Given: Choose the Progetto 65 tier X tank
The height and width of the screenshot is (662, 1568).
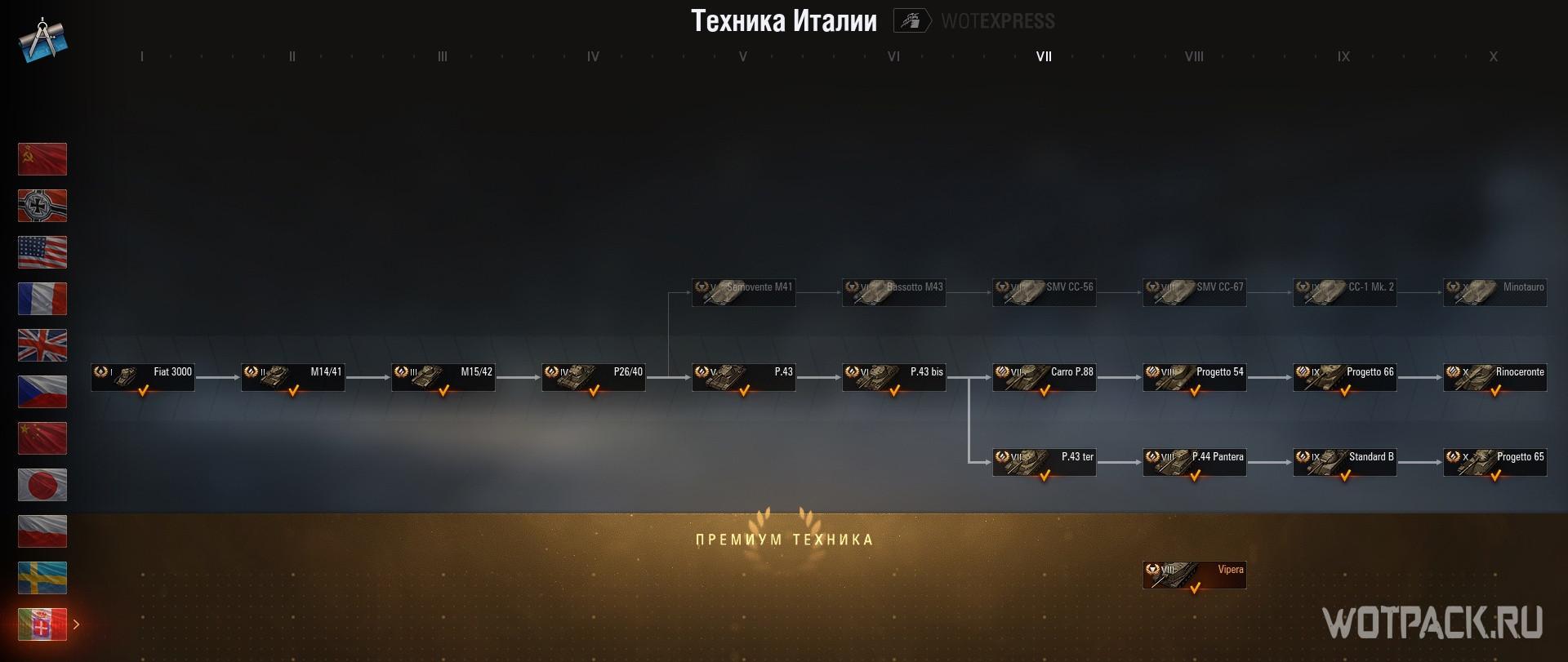Looking at the screenshot, I should [x=1495, y=463].
